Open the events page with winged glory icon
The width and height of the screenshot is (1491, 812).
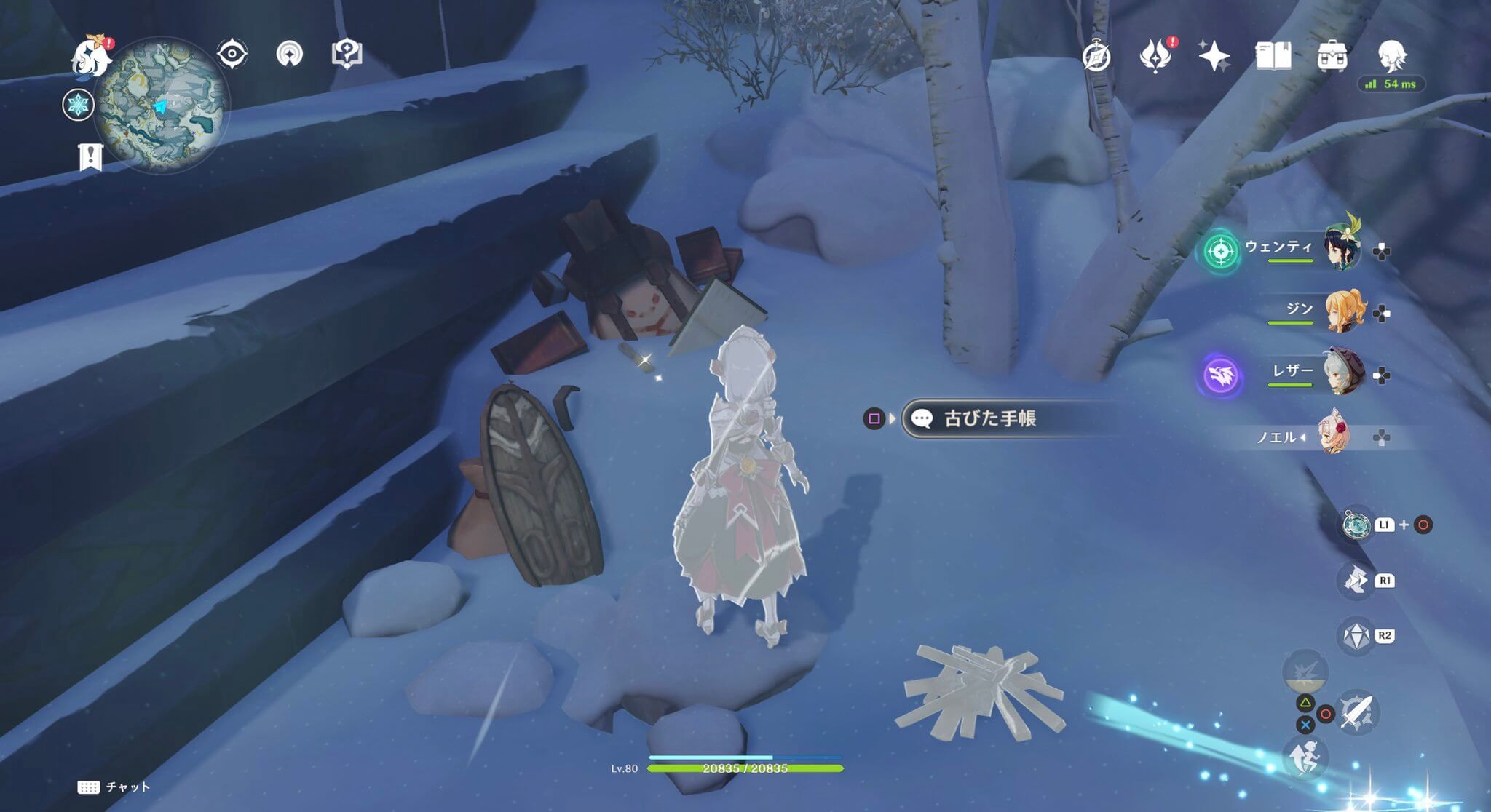tap(1157, 55)
